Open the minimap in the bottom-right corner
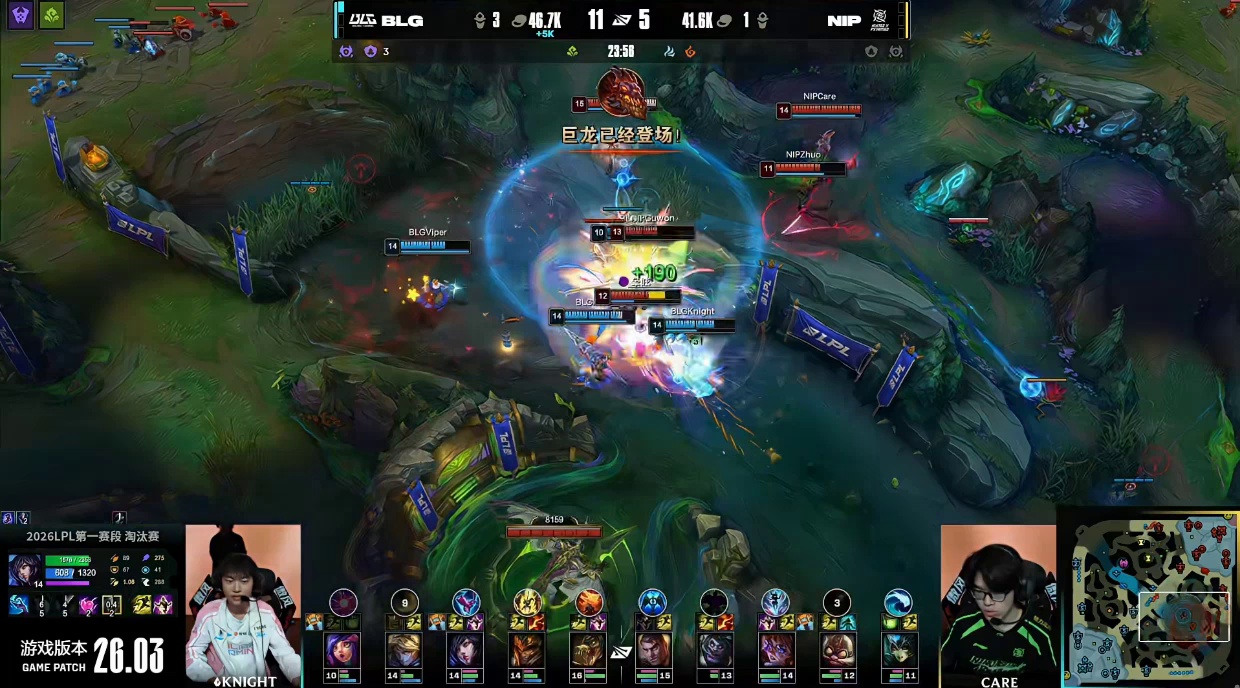This screenshot has width=1240, height=688. pos(1150,598)
